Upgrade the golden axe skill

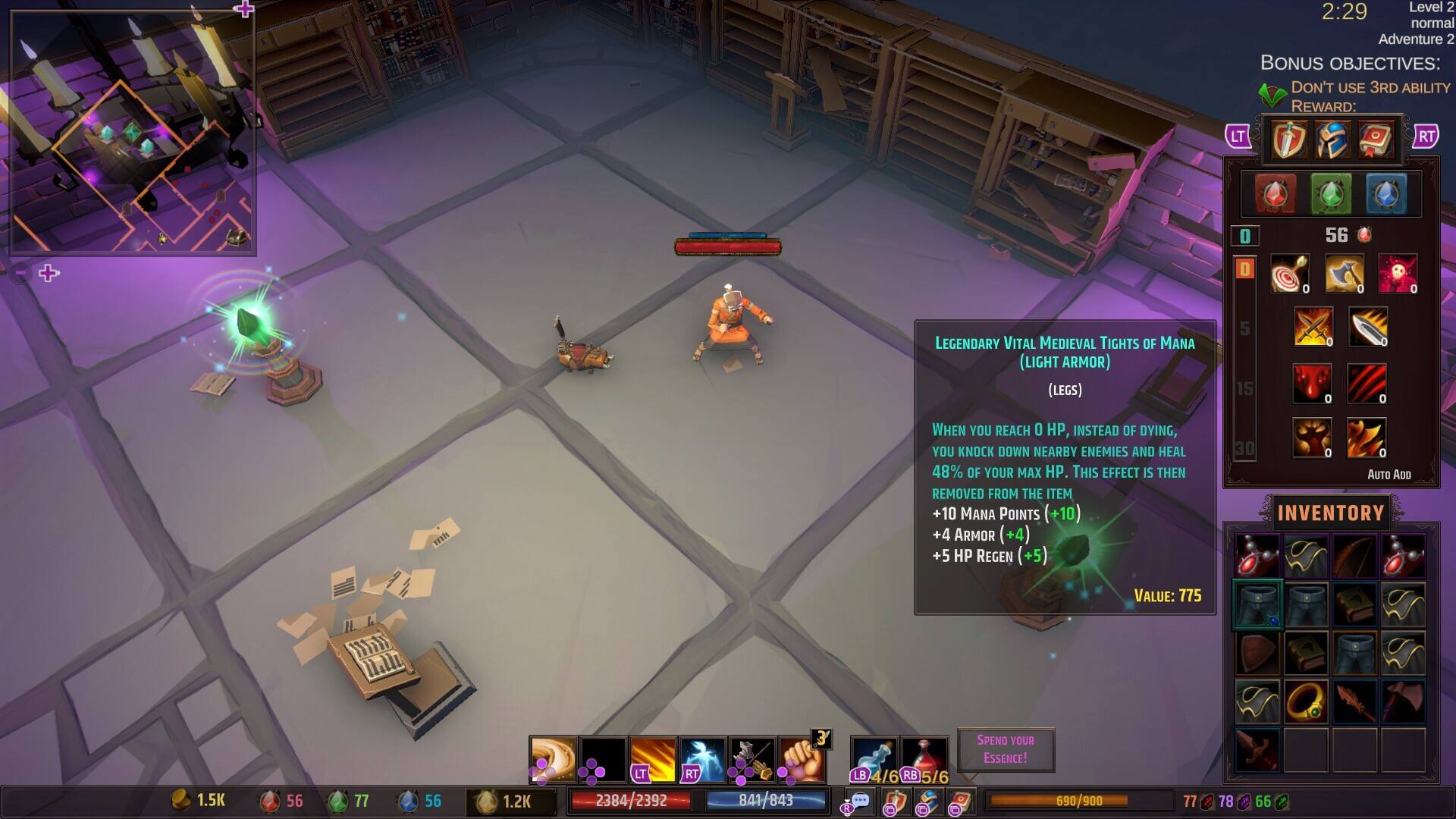pyautogui.click(x=1344, y=273)
